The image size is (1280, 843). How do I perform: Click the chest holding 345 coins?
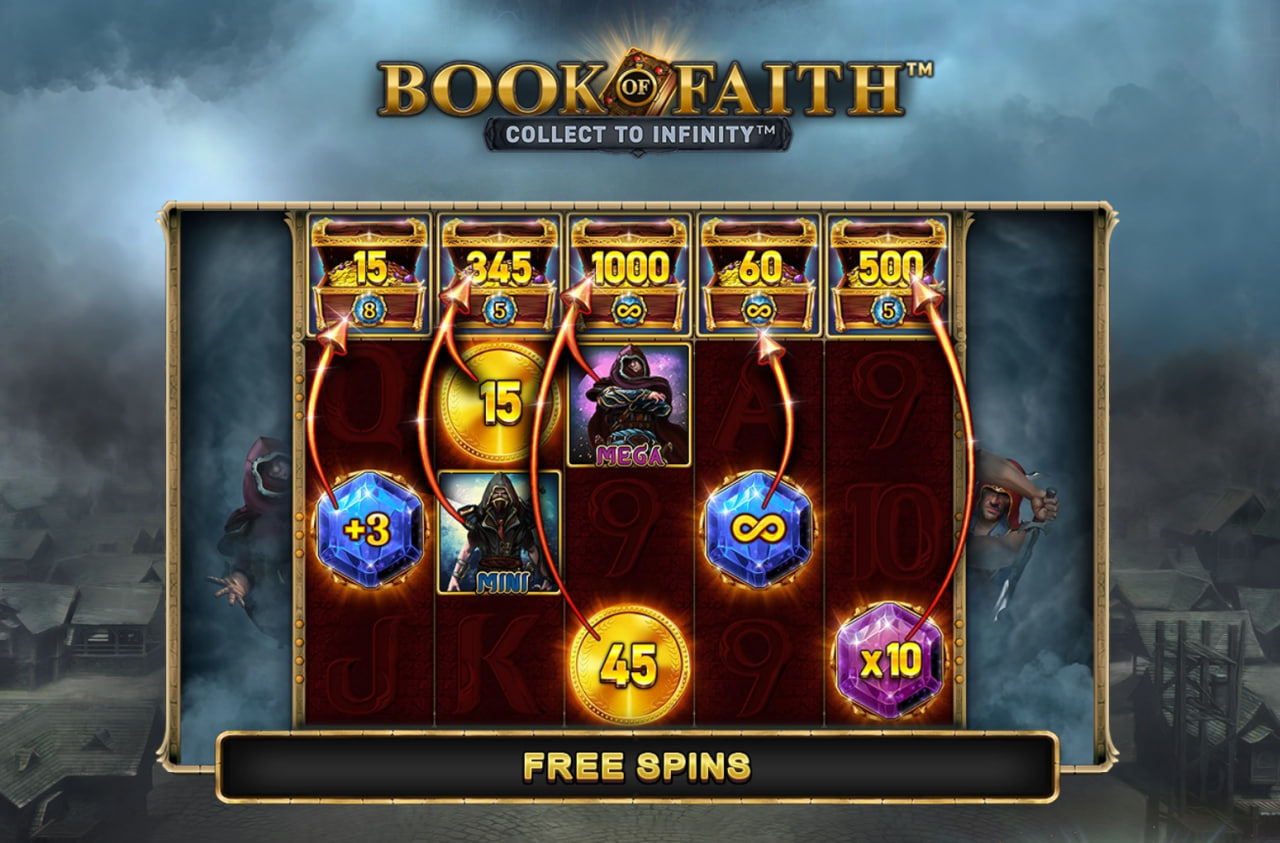(500, 268)
